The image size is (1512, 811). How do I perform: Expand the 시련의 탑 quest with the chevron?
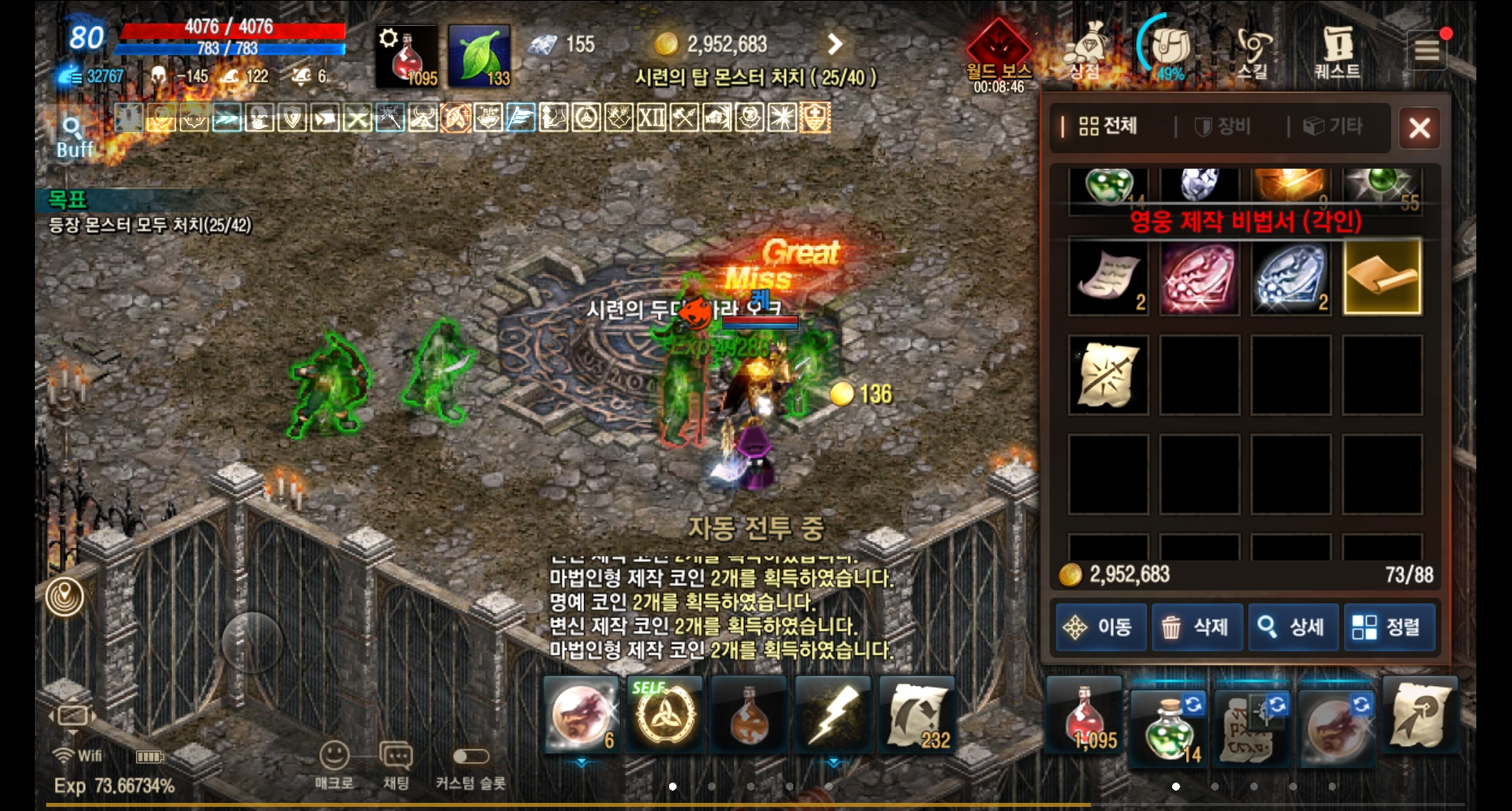pyautogui.click(x=835, y=45)
